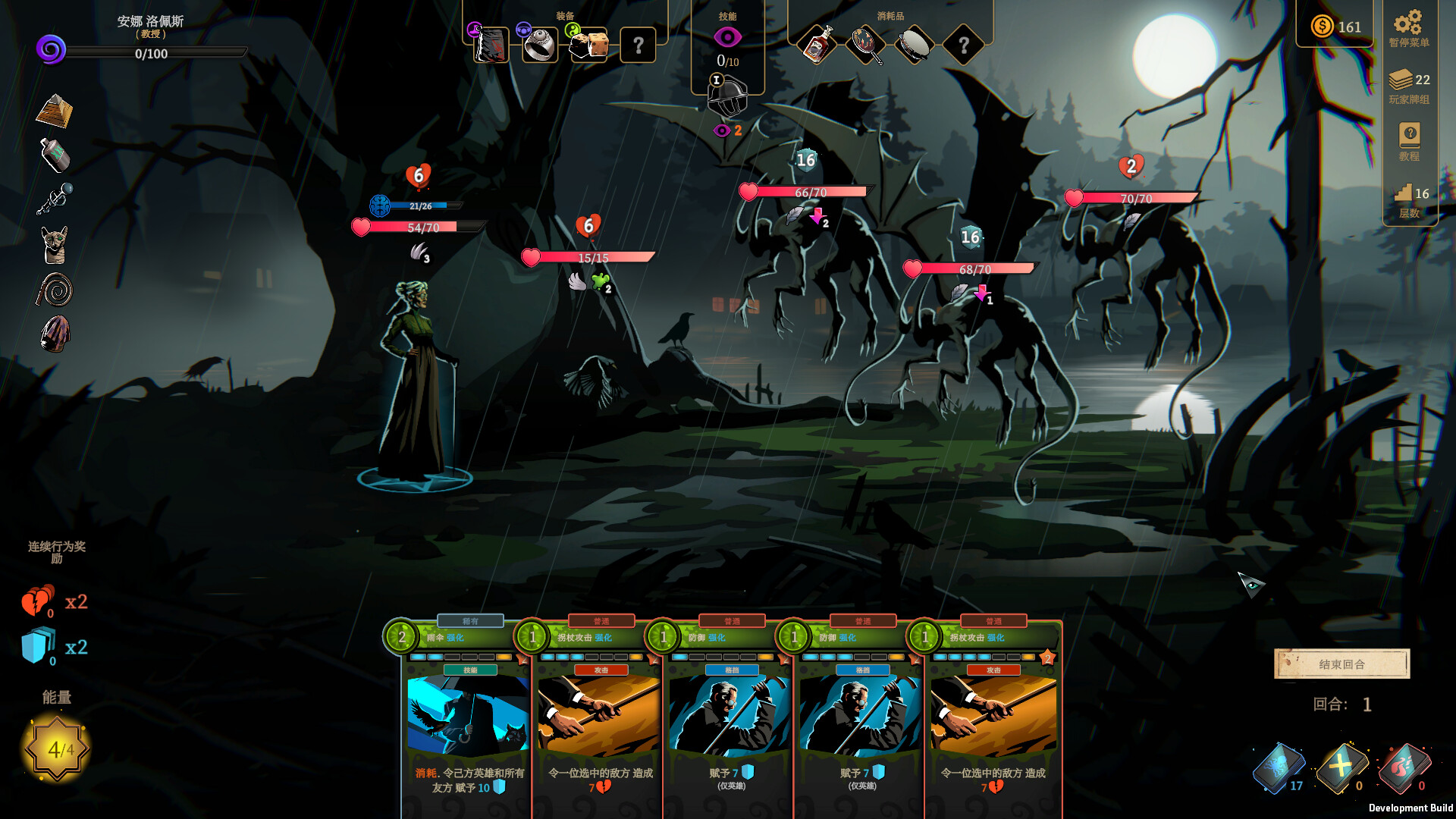Play the Umbrella (雨伞) skill card
The width and height of the screenshot is (1456, 819).
coord(467,717)
